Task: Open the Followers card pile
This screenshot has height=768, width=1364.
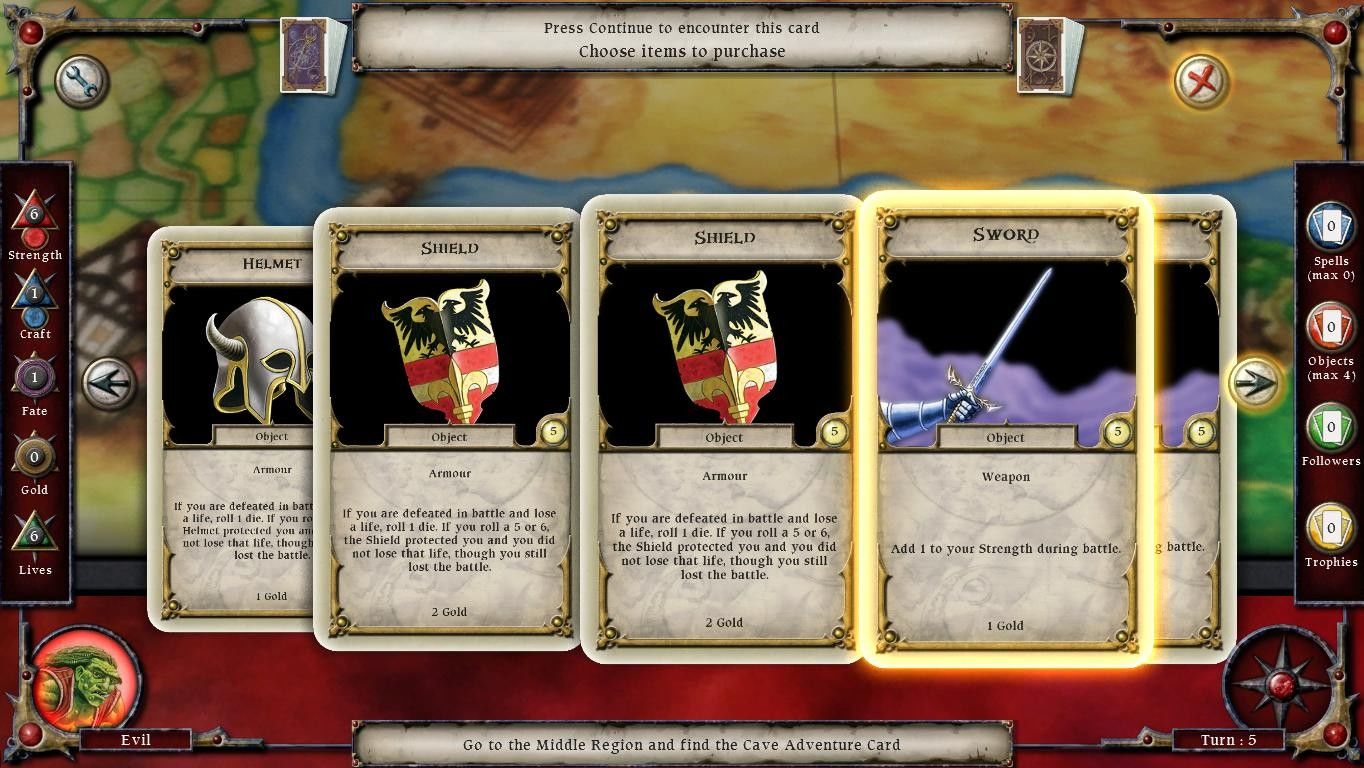Action: point(1331,428)
